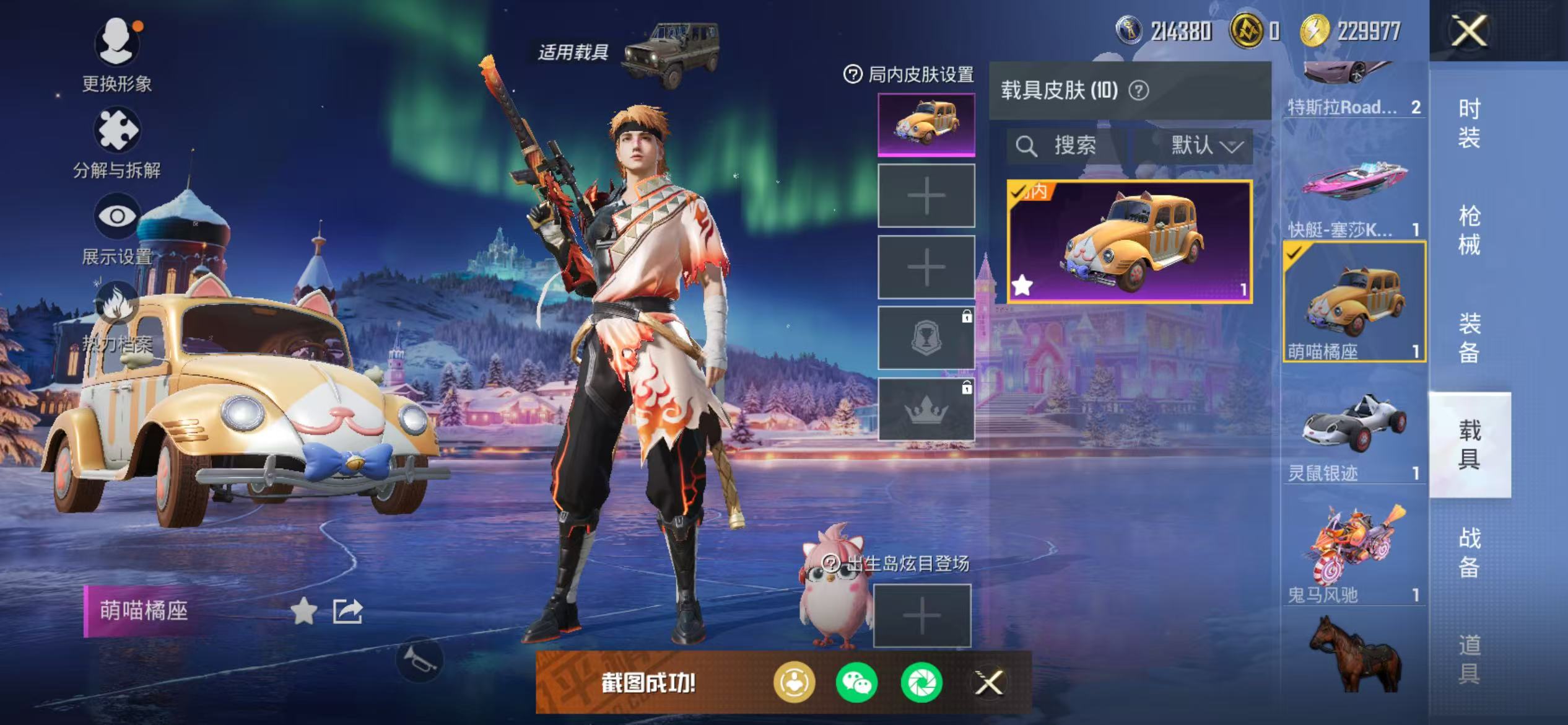Expand 局内皮肤设置 help tooltip
Screen dimensions: 1568x725
(x=853, y=74)
